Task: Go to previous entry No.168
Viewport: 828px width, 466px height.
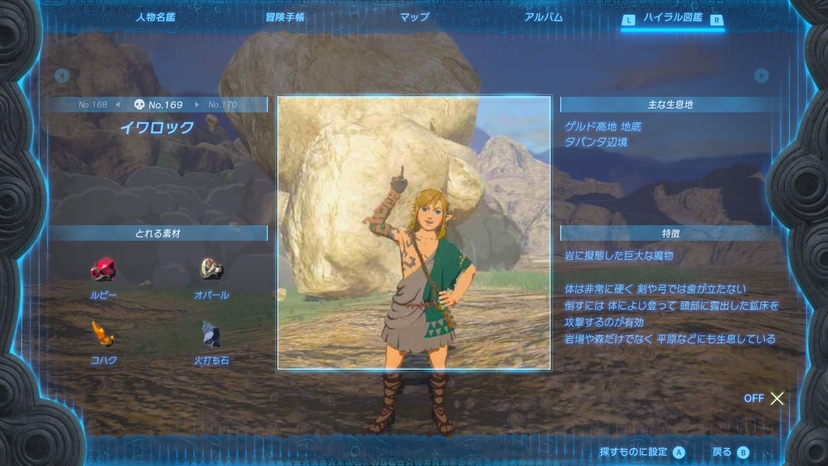Action: (93, 104)
